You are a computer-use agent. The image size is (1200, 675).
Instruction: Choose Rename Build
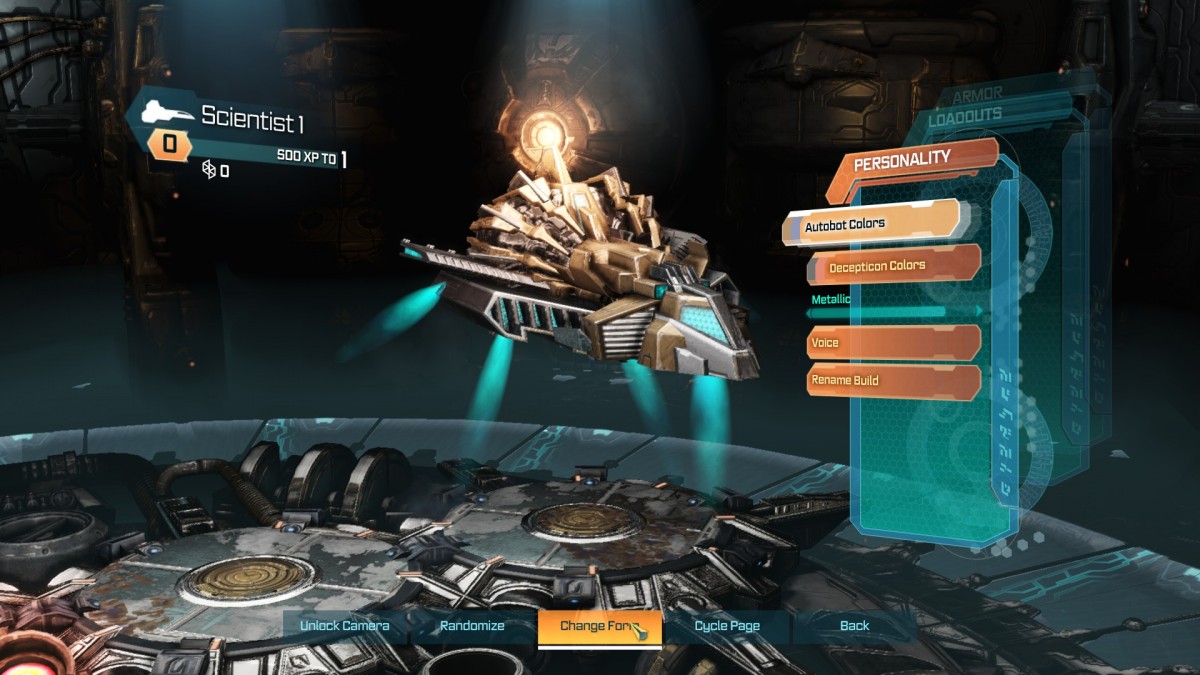pyautogui.click(x=892, y=381)
